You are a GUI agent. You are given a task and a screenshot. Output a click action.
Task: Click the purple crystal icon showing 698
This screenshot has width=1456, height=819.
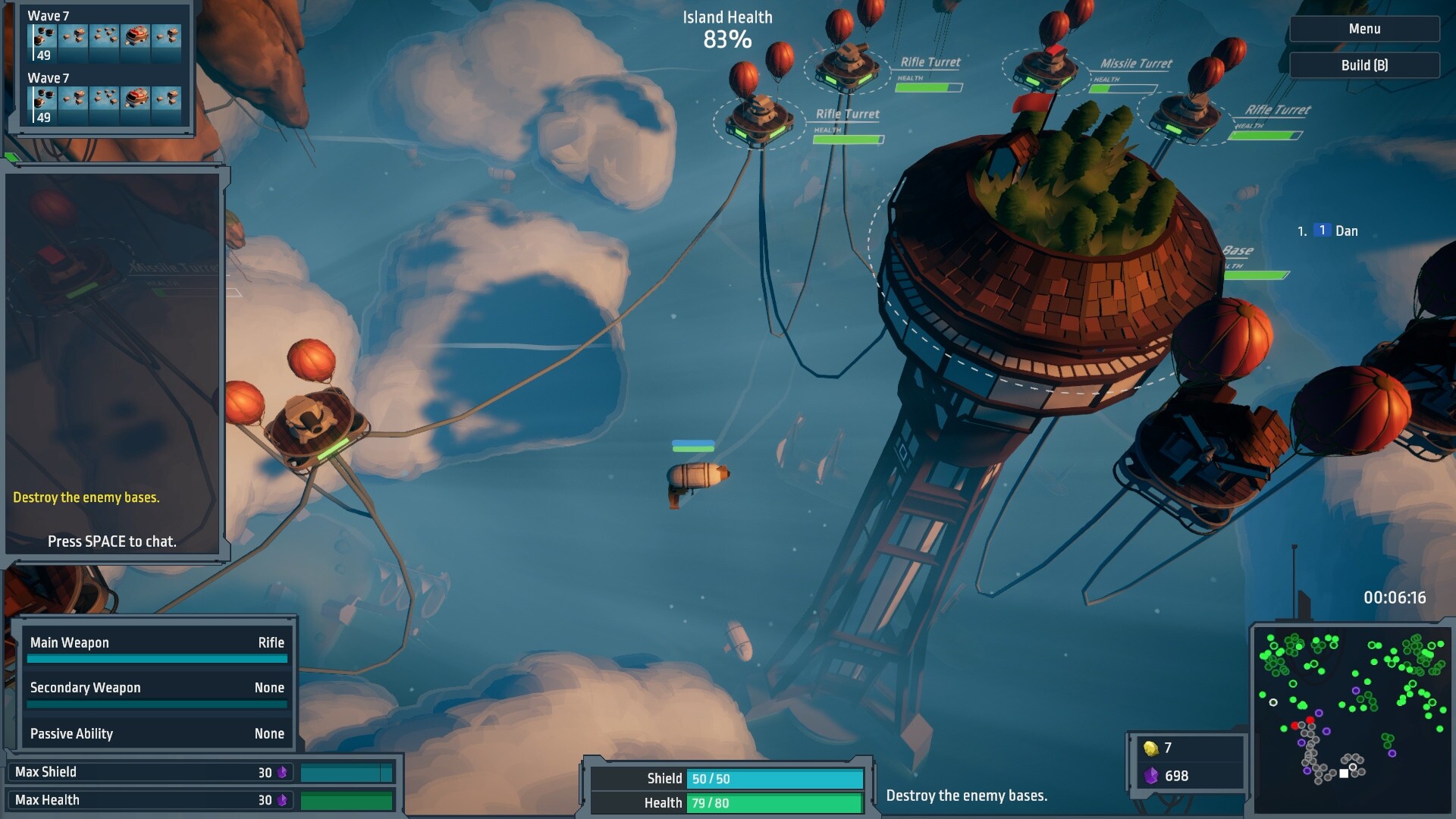click(1150, 776)
